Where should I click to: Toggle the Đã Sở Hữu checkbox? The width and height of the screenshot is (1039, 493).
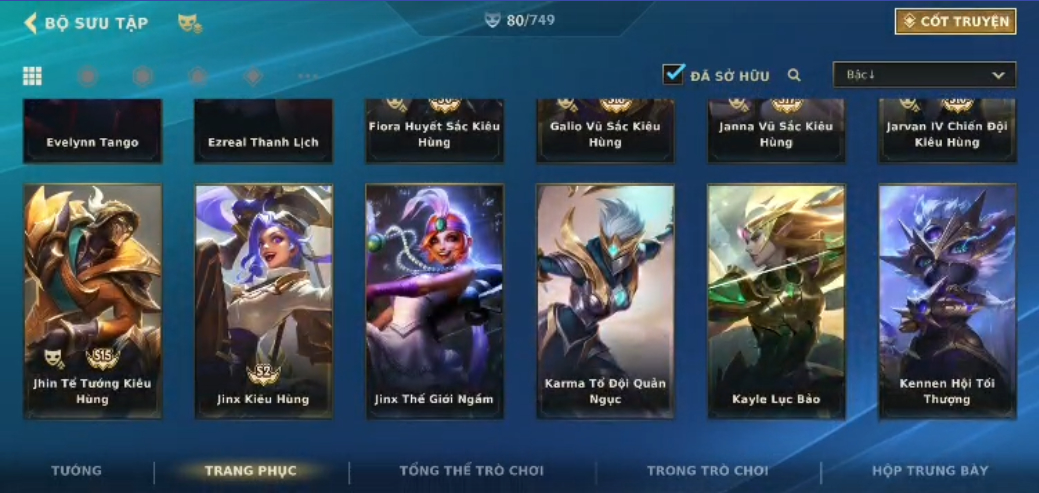tap(674, 75)
